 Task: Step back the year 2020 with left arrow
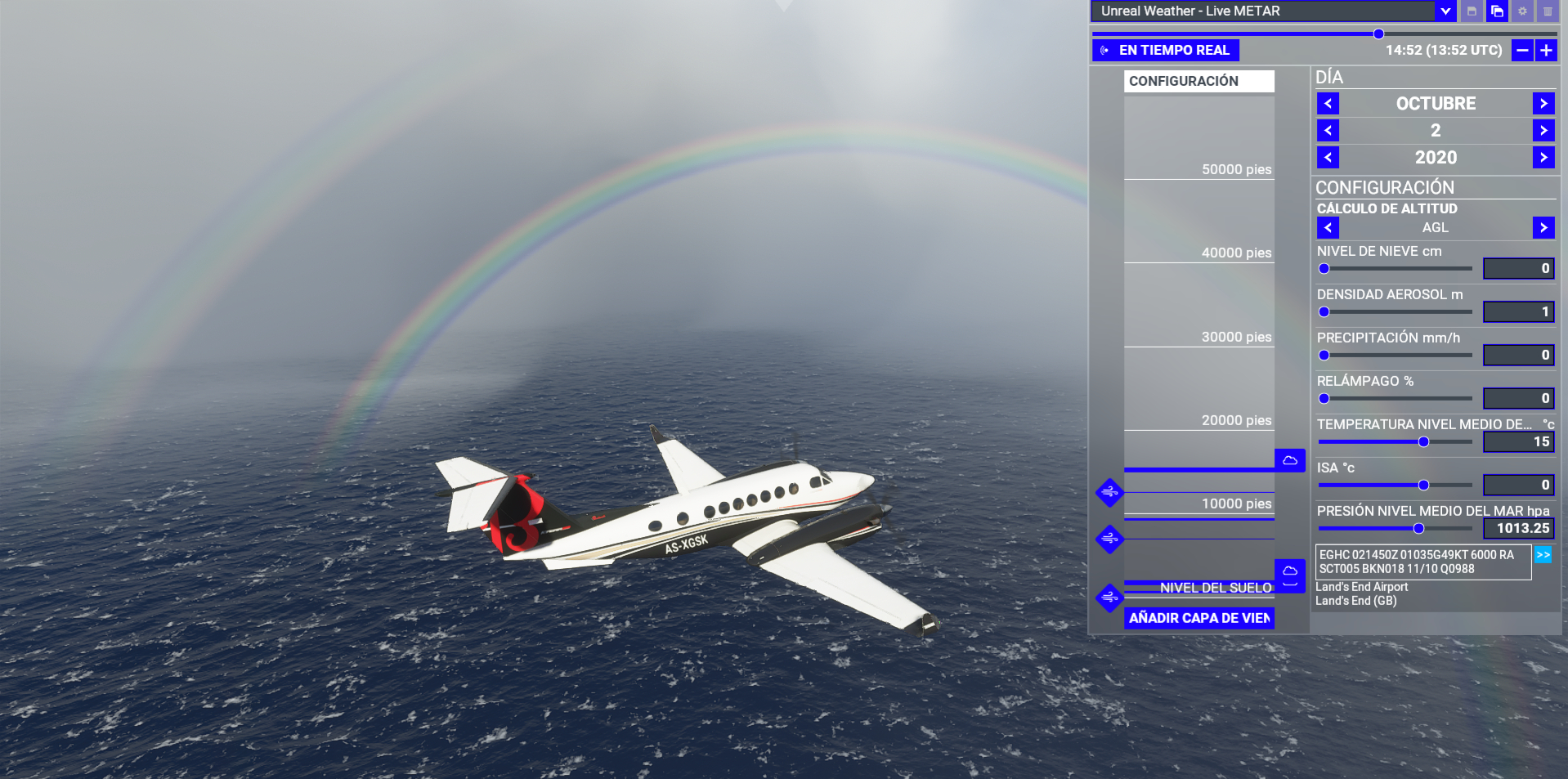point(1327,157)
